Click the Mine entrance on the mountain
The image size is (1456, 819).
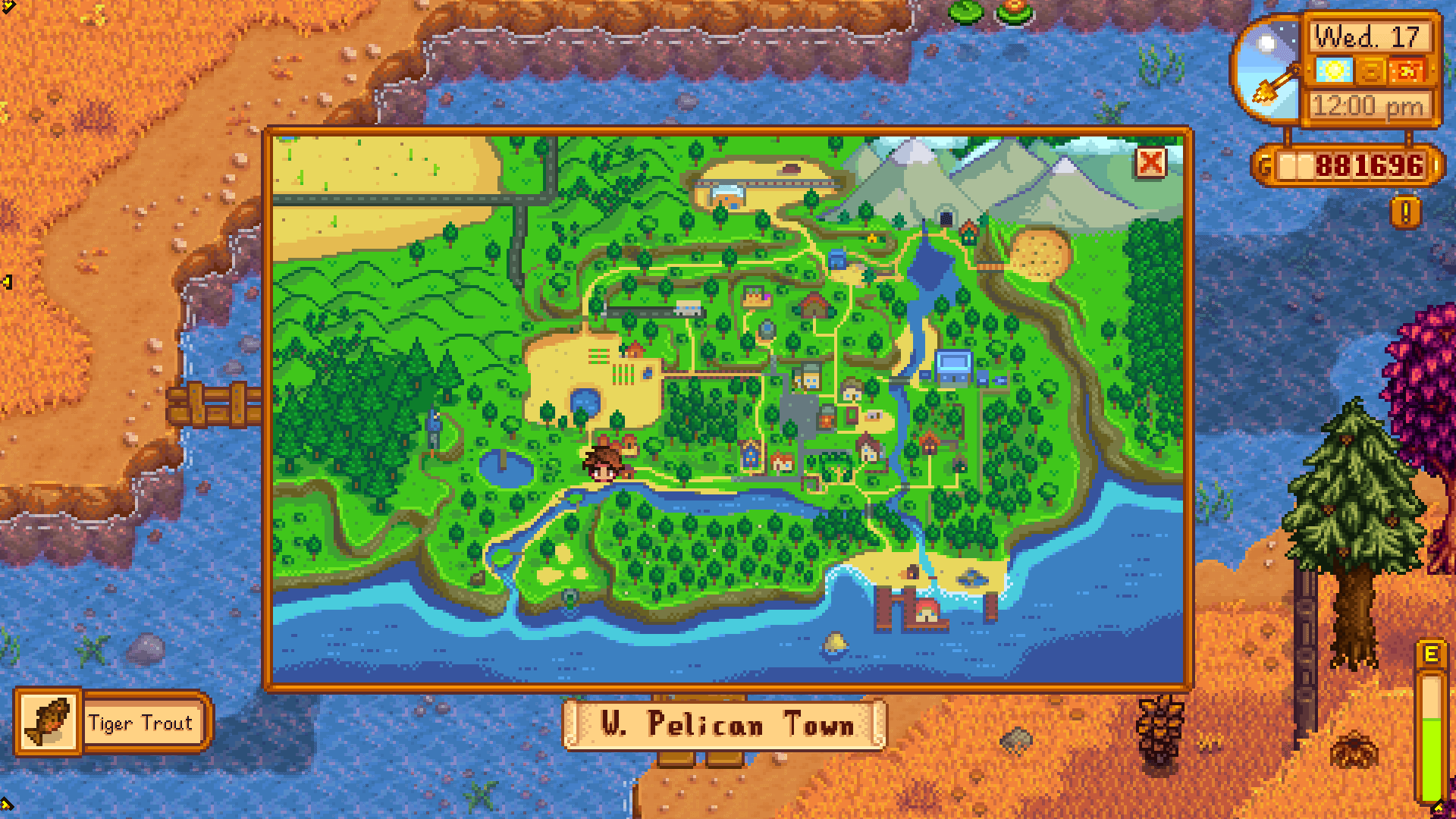pyautogui.click(x=946, y=218)
